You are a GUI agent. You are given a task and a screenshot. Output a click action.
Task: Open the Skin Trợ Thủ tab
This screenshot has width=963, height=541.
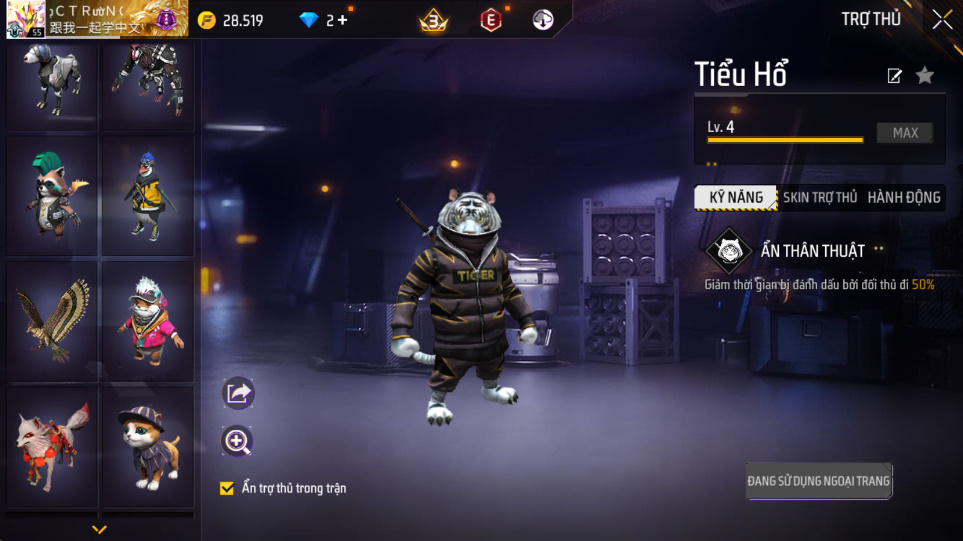click(x=820, y=198)
